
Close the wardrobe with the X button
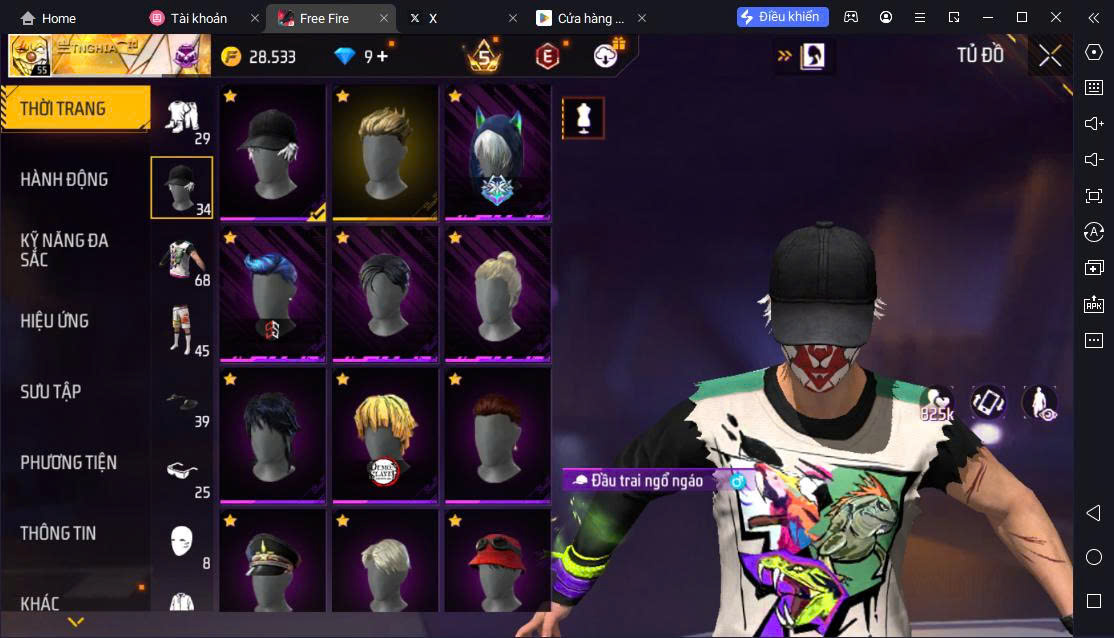[1049, 56]
